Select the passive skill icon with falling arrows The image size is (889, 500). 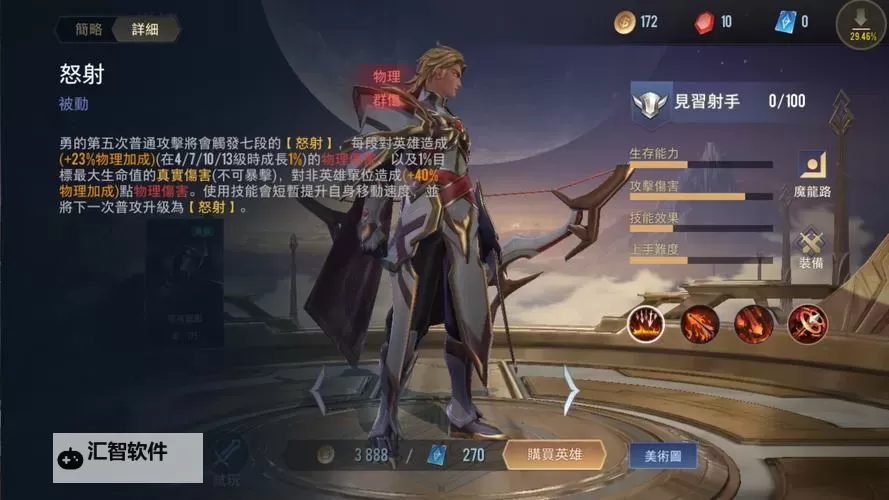646,324
